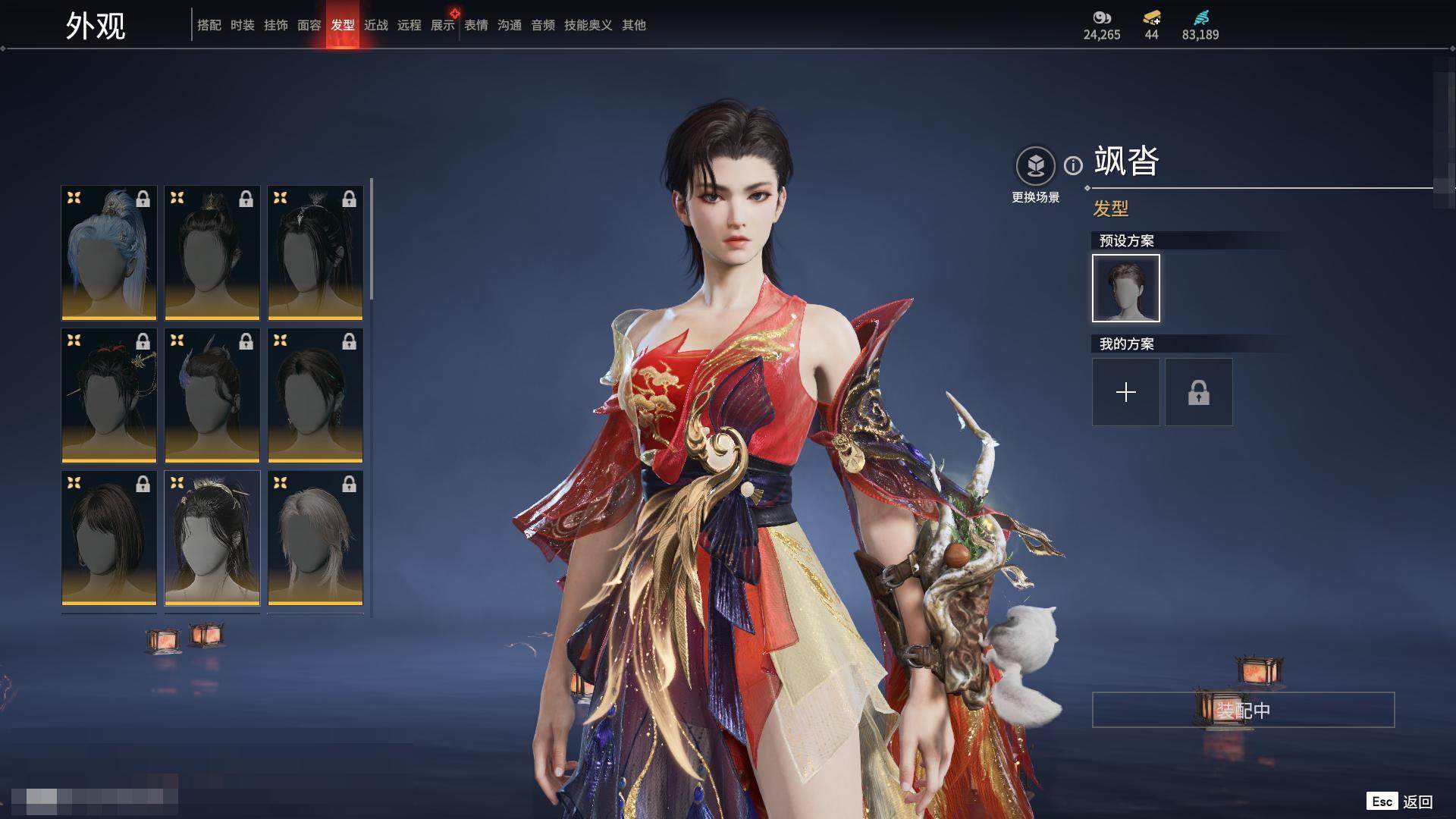This screenshot has width=1456, height=819.
Task: Open the 远程 tab
Action: click(x=409, y=25)
